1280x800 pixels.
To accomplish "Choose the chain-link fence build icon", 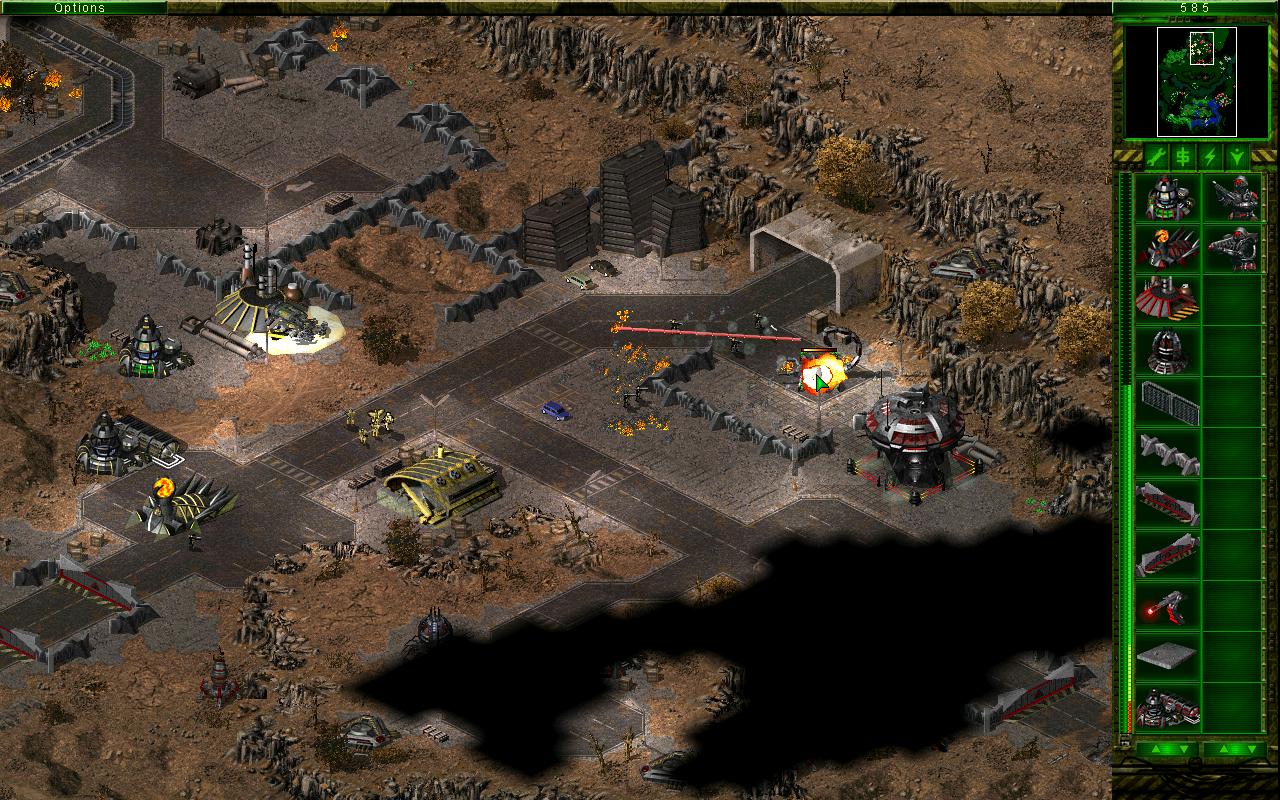I will [x=1167, y=403].
